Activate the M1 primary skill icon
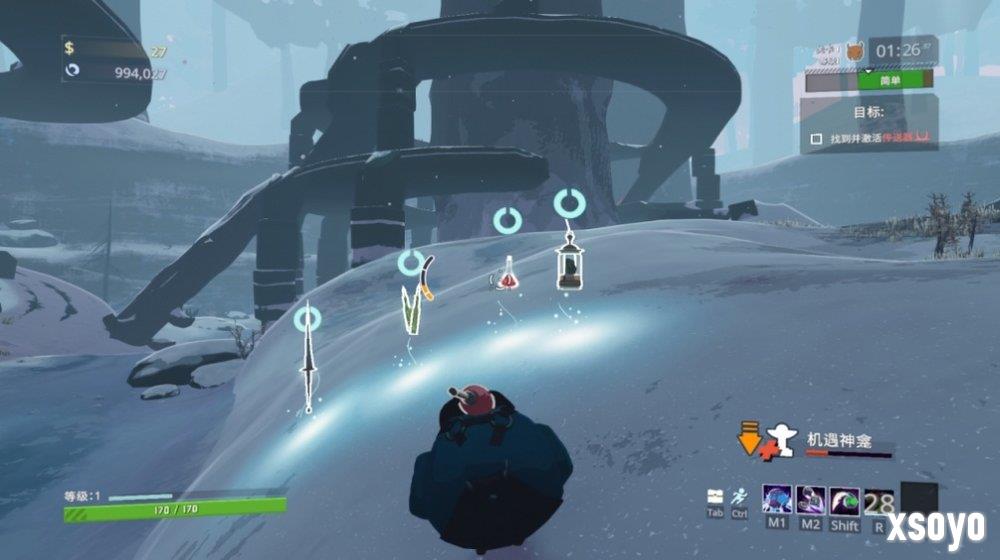Viewport: 1000px width, 560px height. [777, 500]
